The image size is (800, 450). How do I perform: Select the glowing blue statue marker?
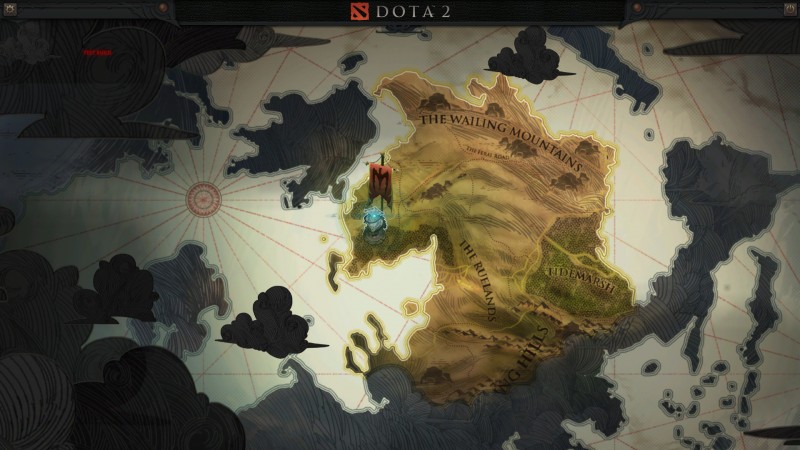373,228
